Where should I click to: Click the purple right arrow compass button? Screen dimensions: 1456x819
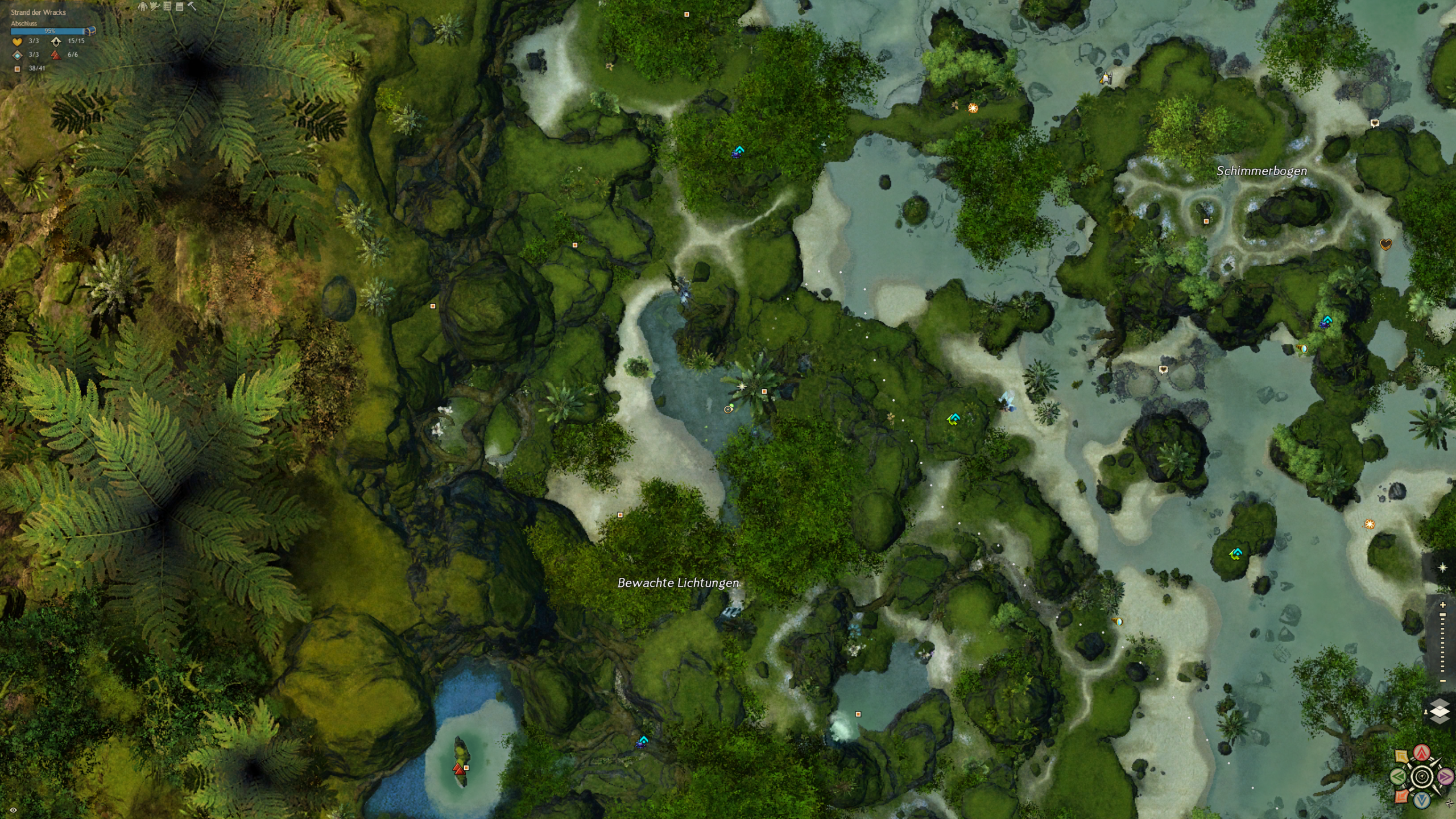[x=1445, y=776]
